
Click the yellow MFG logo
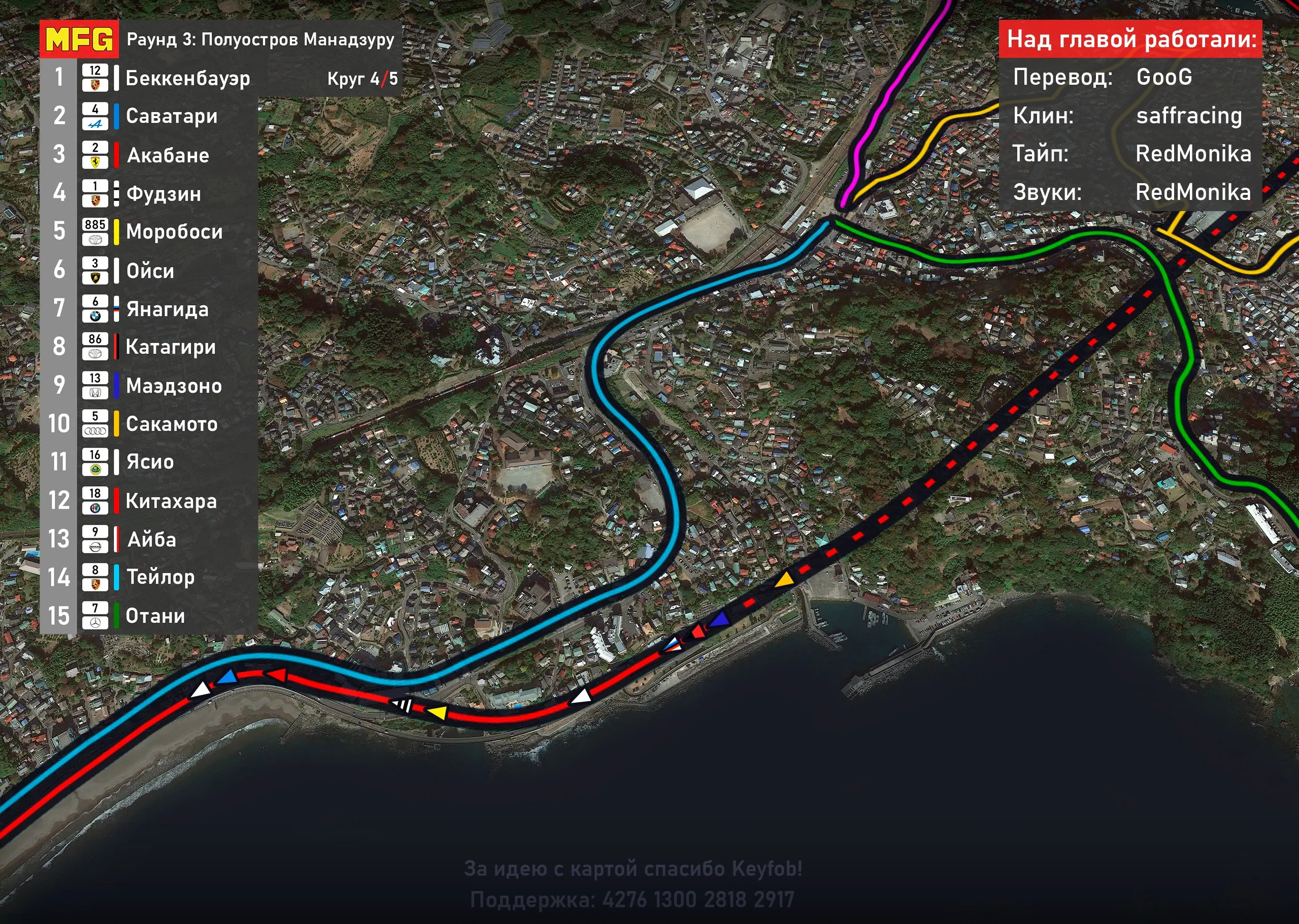pos(79,39)
